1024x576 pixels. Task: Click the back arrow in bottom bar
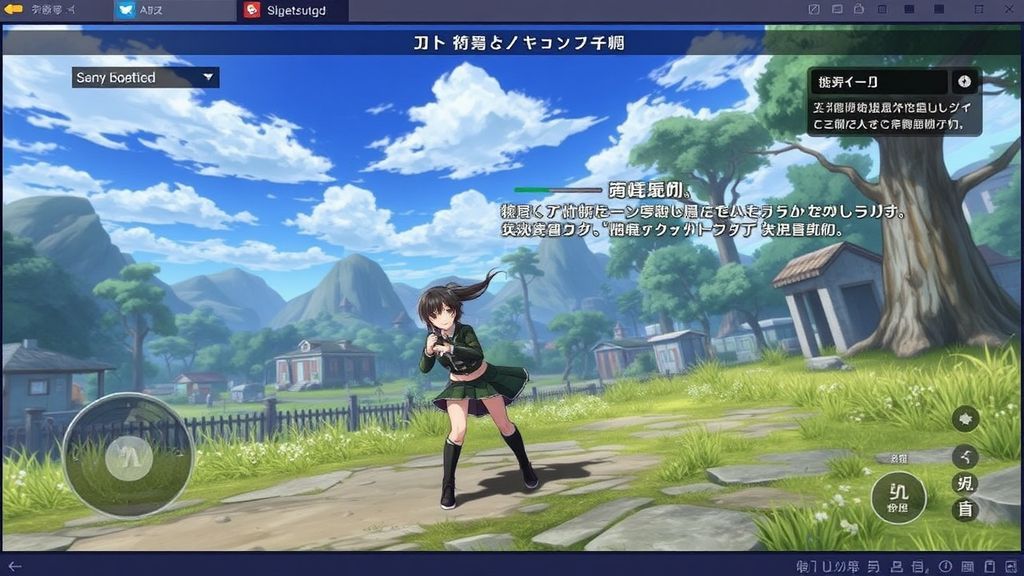click(x=14, y=566)
